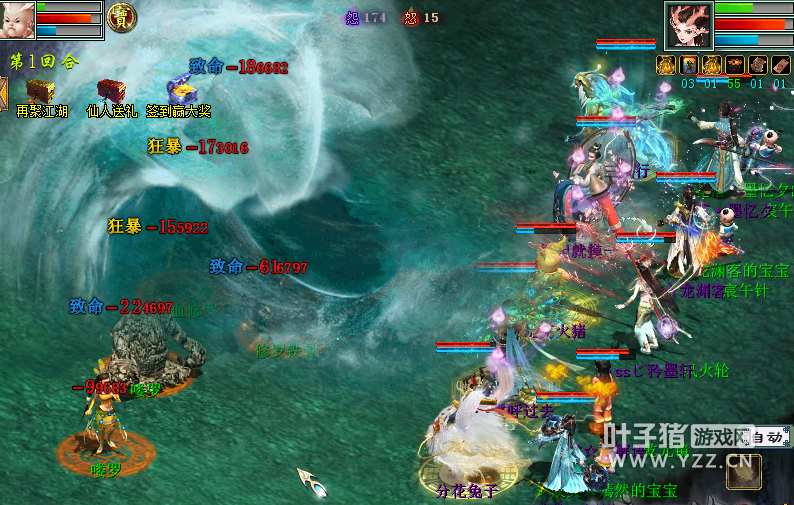794x505 pixels.
Task: Select the orange fish buff icon
Action: pyautogui.click(x=735, y=65)
